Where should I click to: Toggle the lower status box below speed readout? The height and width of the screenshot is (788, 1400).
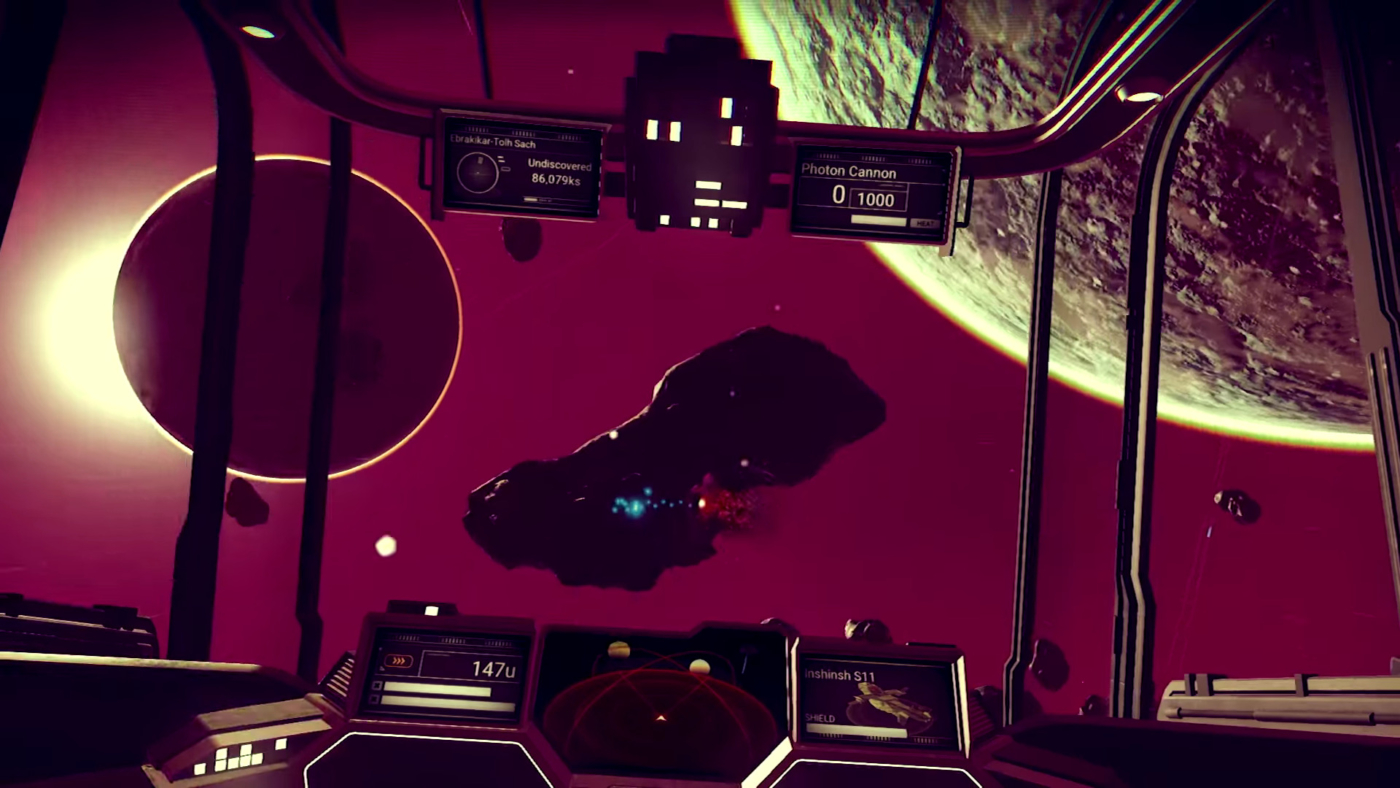(438, 700)
